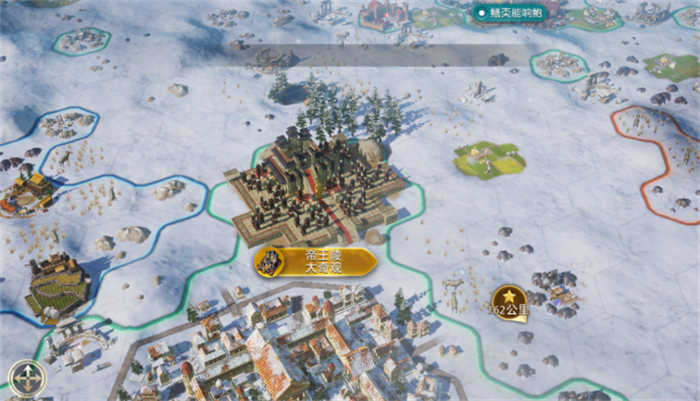Viewport: 700px width, 401px height.
Task: Tap the gold star distance marker
Action: [508, 299]
